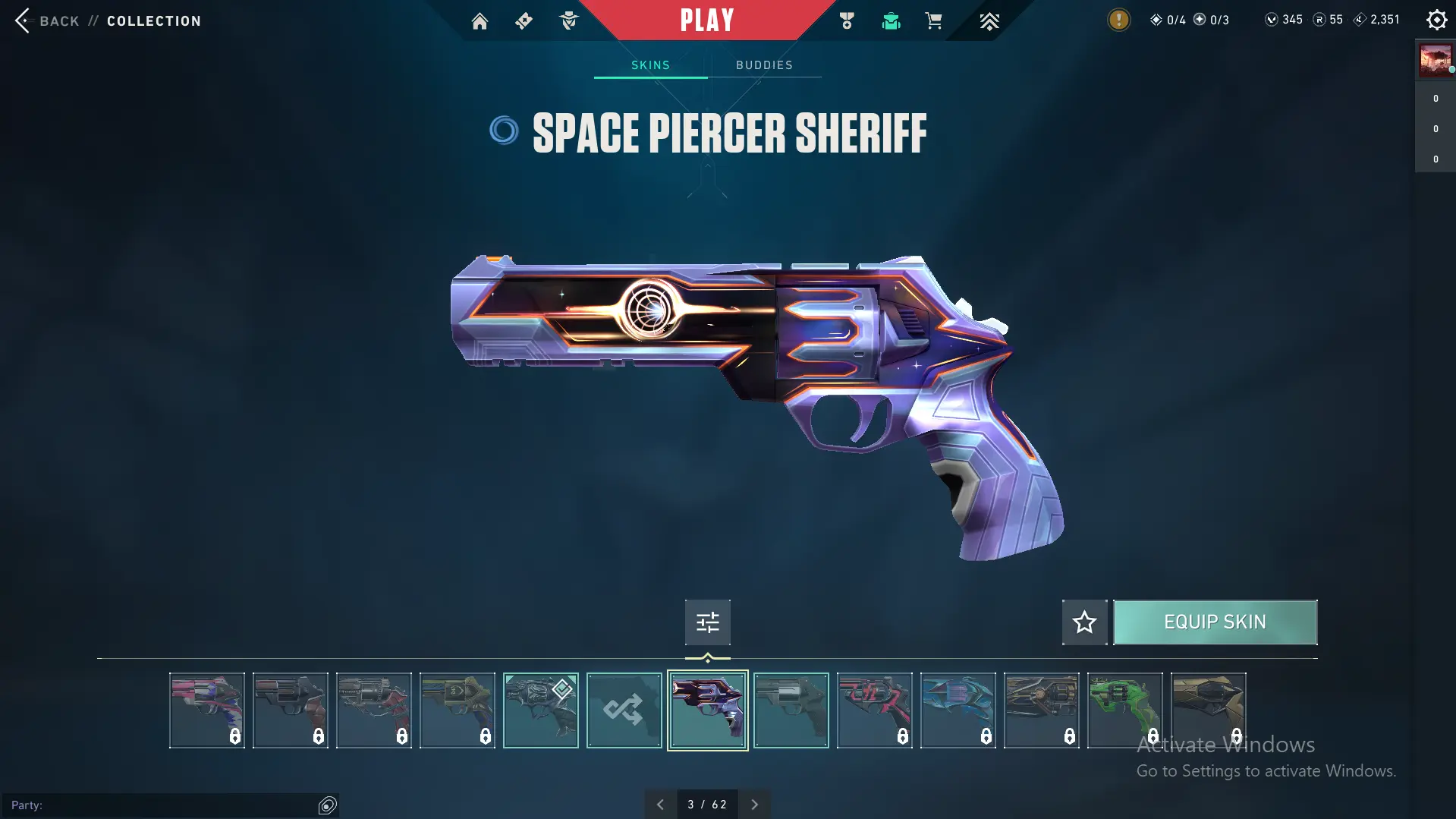This screenshot has height=819, width=1456.
Task: Switch to the Buddies tab
Action: coord(764,65)
